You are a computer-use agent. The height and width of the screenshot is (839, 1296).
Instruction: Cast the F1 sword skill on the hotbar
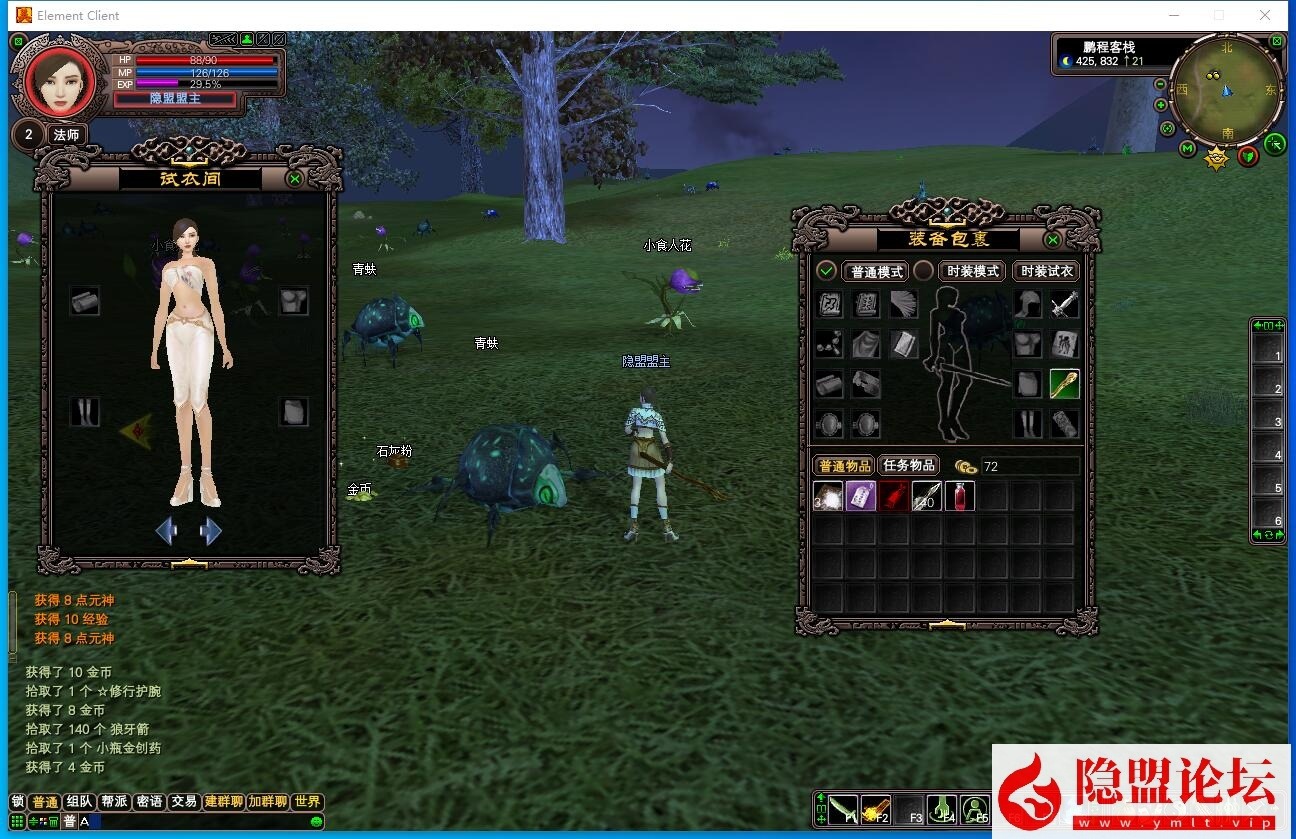843,808
